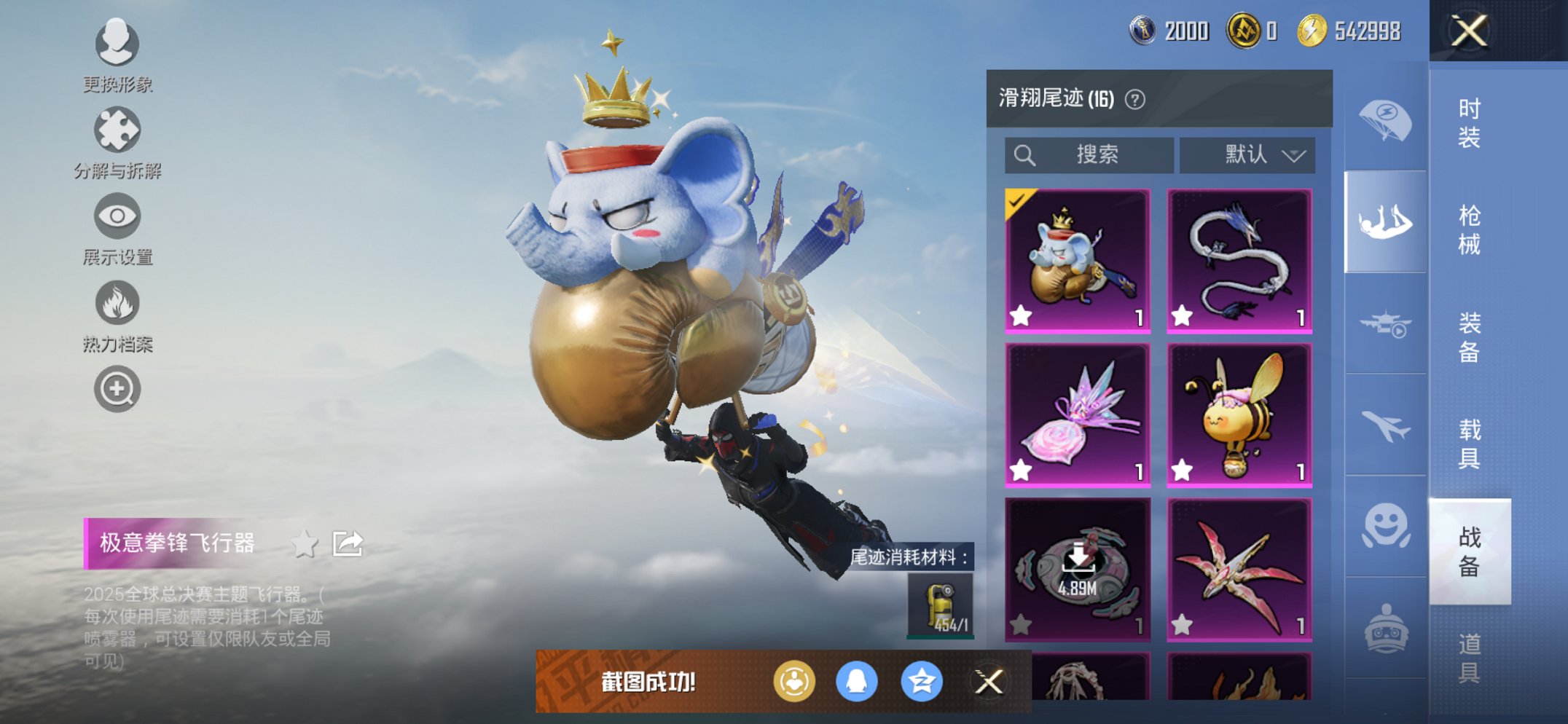Click the magnifier zoom-in icon below 热力档案

point(117,388)
